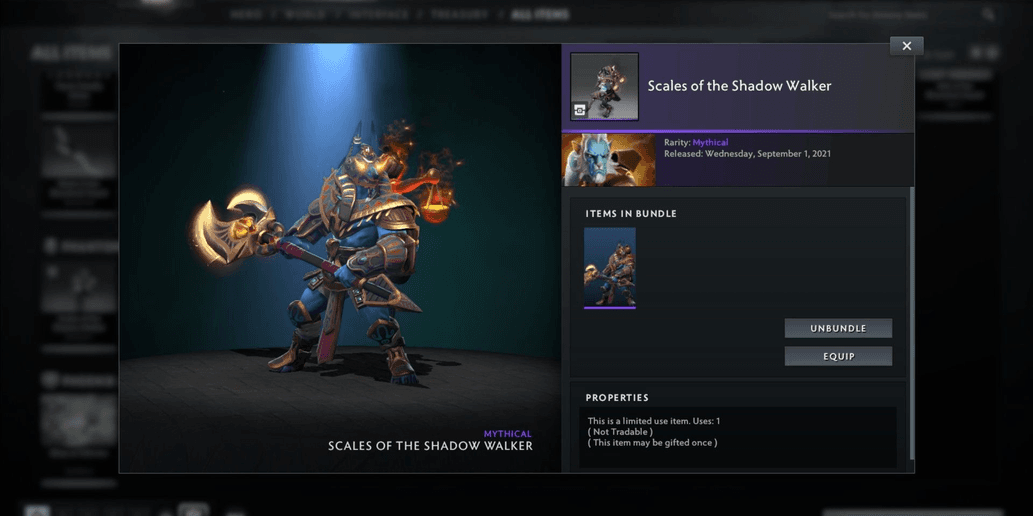This screenshot has width=1033, height=516.
Task: Close the item details popup
Action: [x=906, y=46]
